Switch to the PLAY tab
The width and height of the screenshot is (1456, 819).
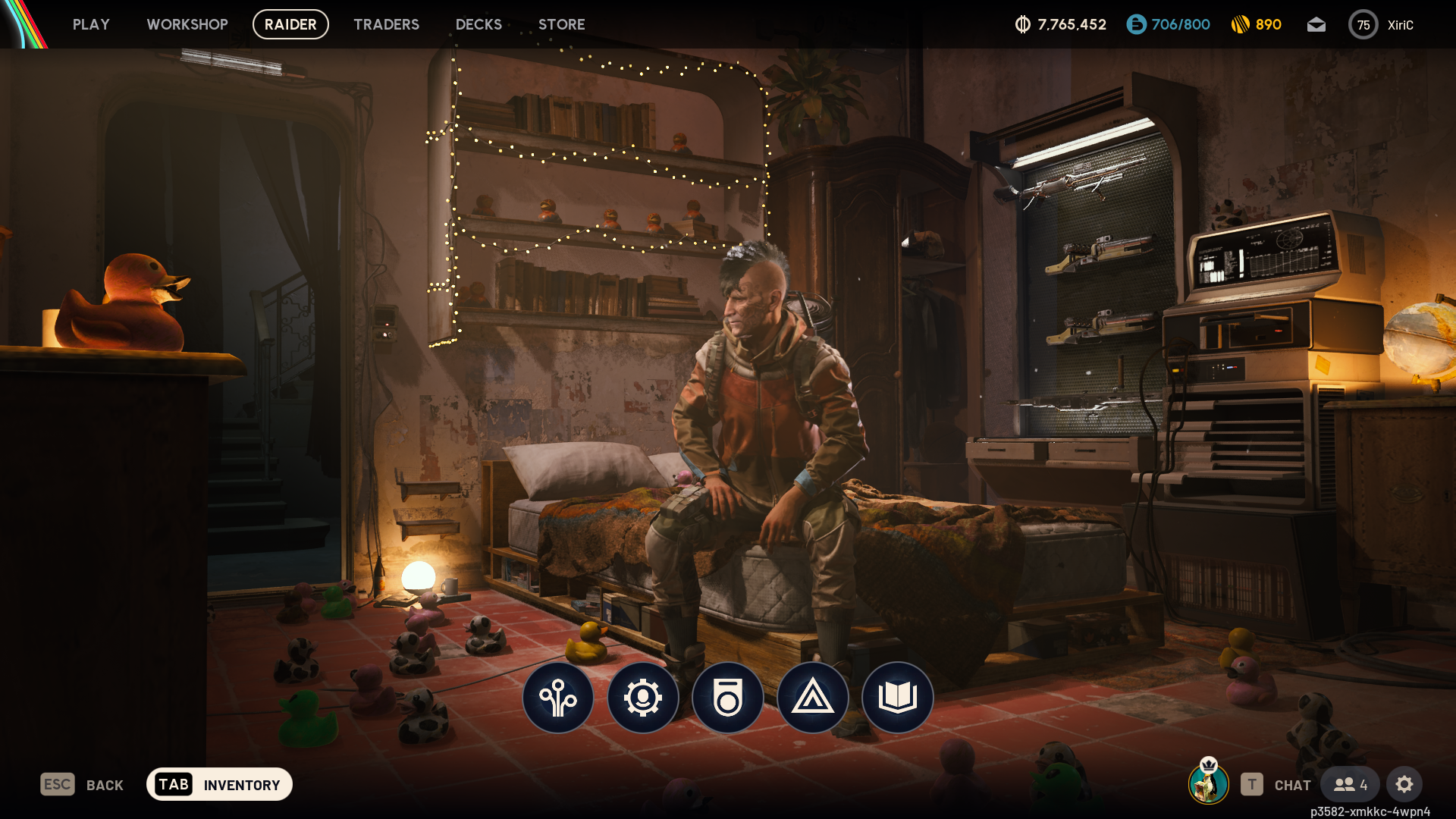91,24
